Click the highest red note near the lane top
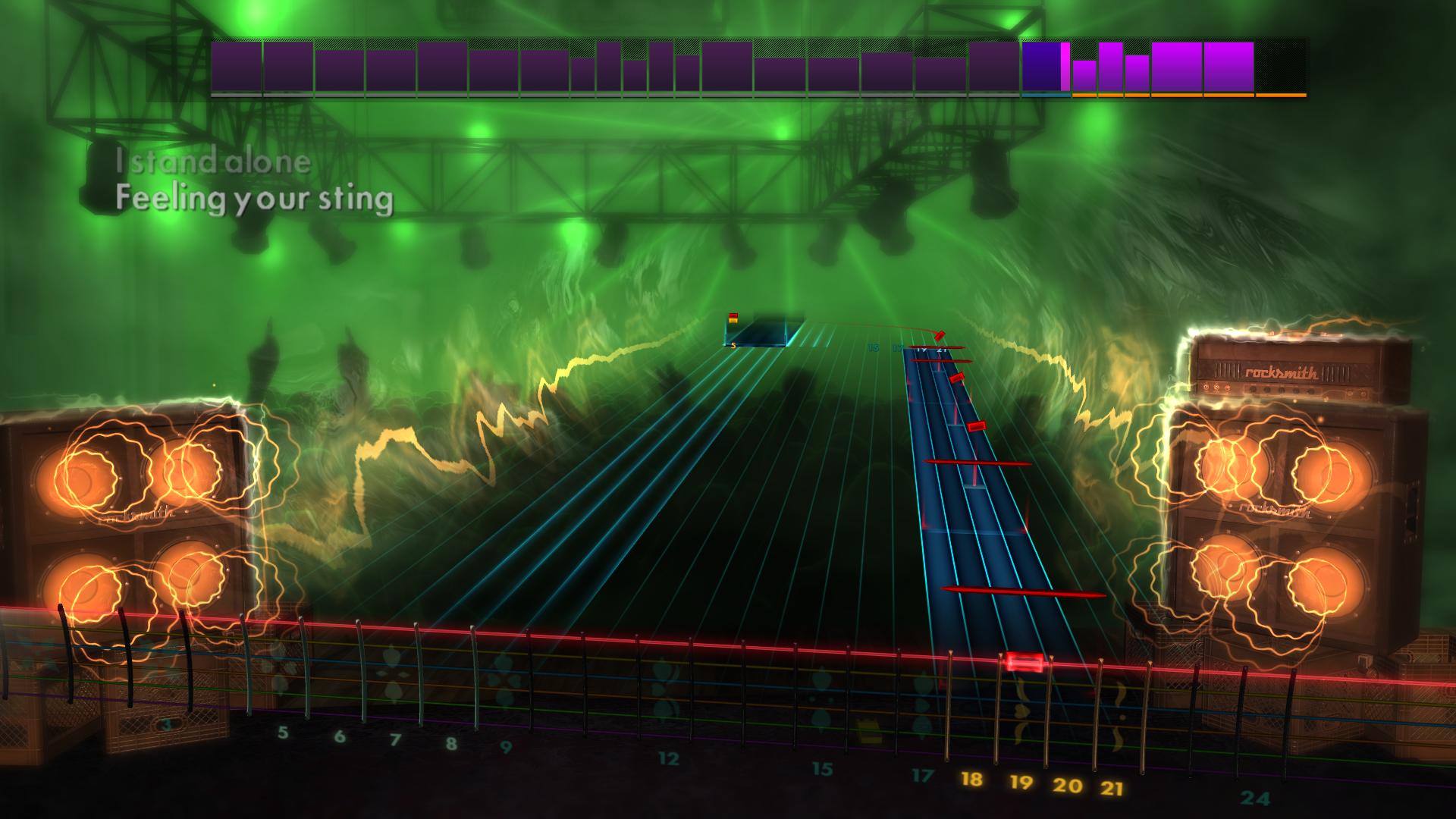Image resolution: width=1456 pixels, height=819 pixels. (x=942, y=334)
